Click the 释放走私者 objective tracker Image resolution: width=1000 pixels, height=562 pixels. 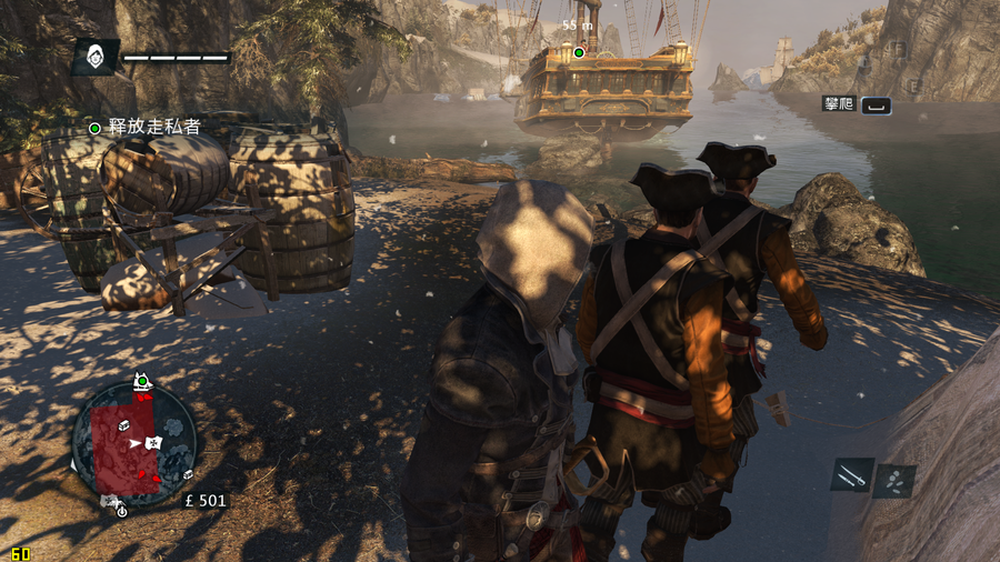point(144,127)
